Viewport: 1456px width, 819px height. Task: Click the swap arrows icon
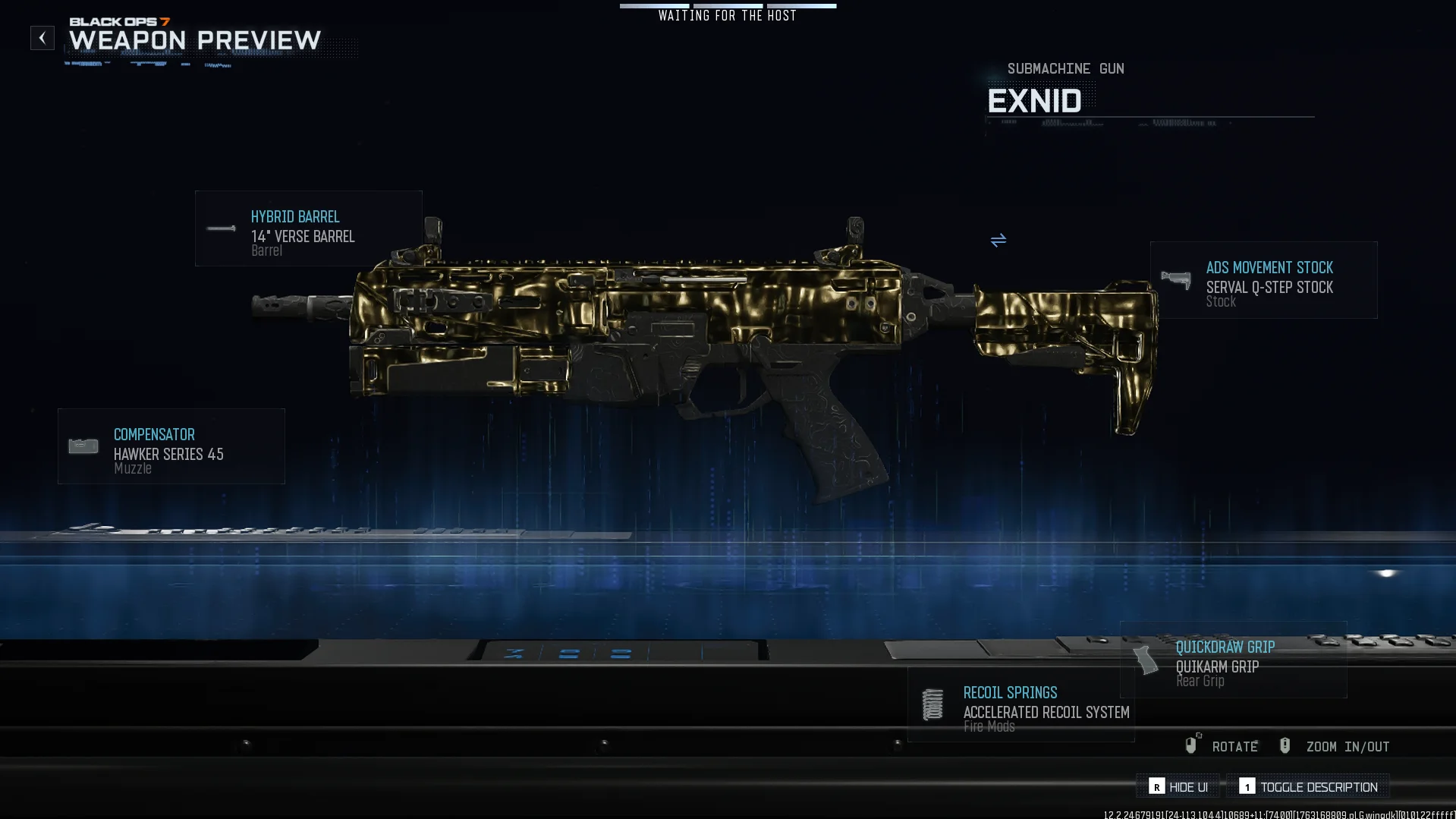tap(998, 241)
